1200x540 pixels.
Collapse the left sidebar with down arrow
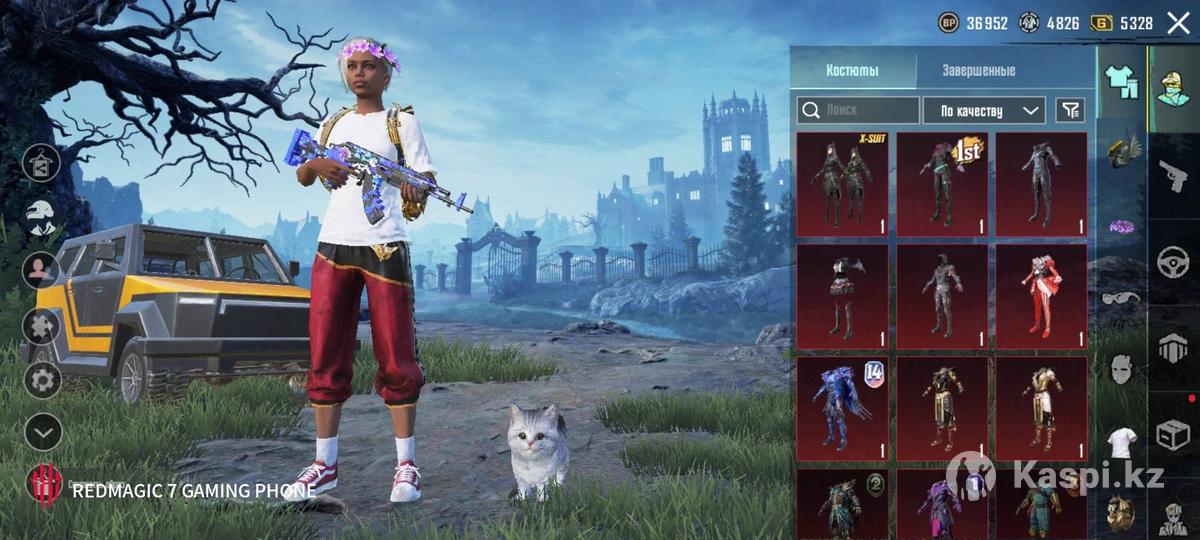[x=42, y=432]
